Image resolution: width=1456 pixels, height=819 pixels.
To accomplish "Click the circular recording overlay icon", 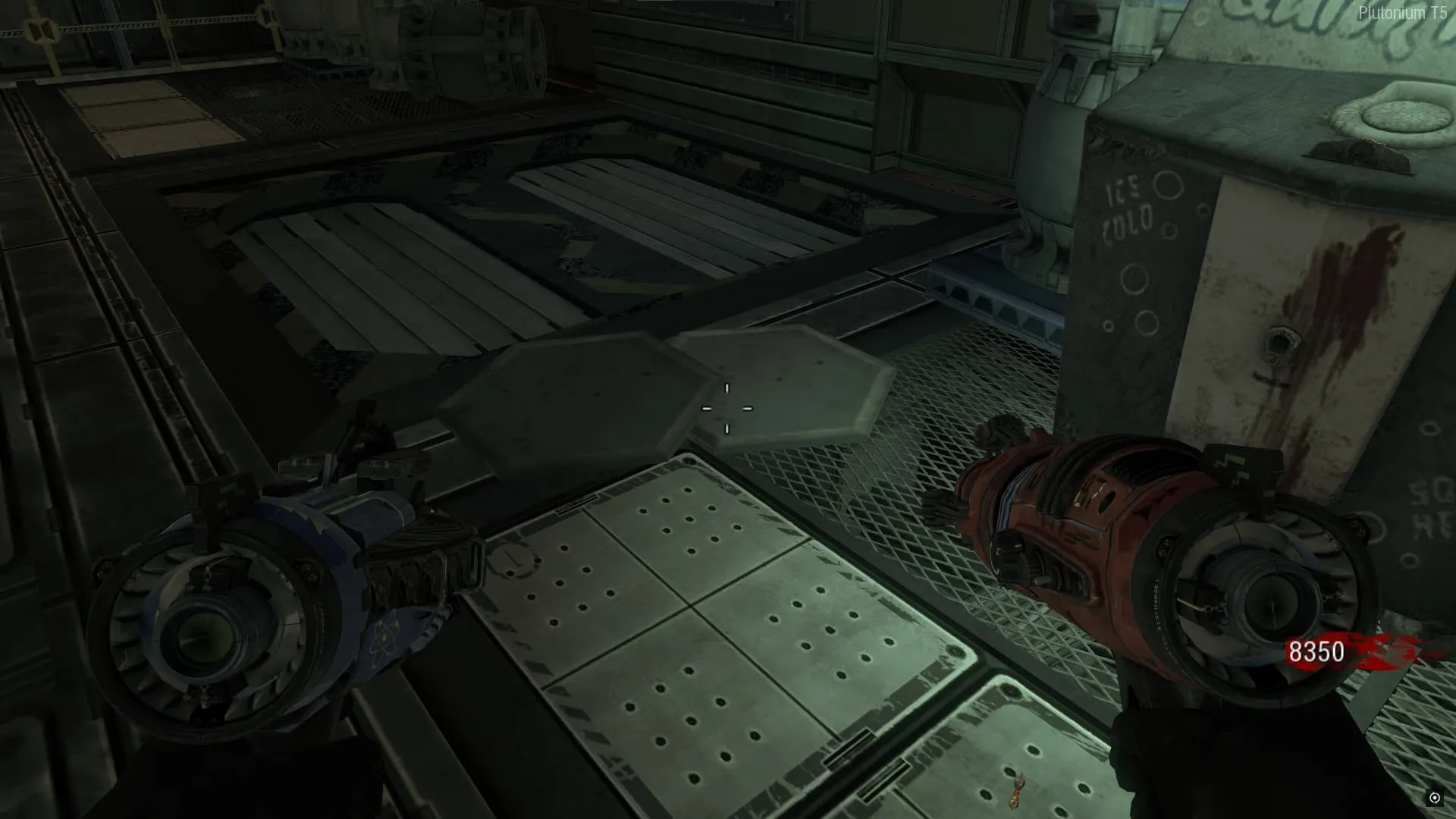I will [x=1434, y=798].
